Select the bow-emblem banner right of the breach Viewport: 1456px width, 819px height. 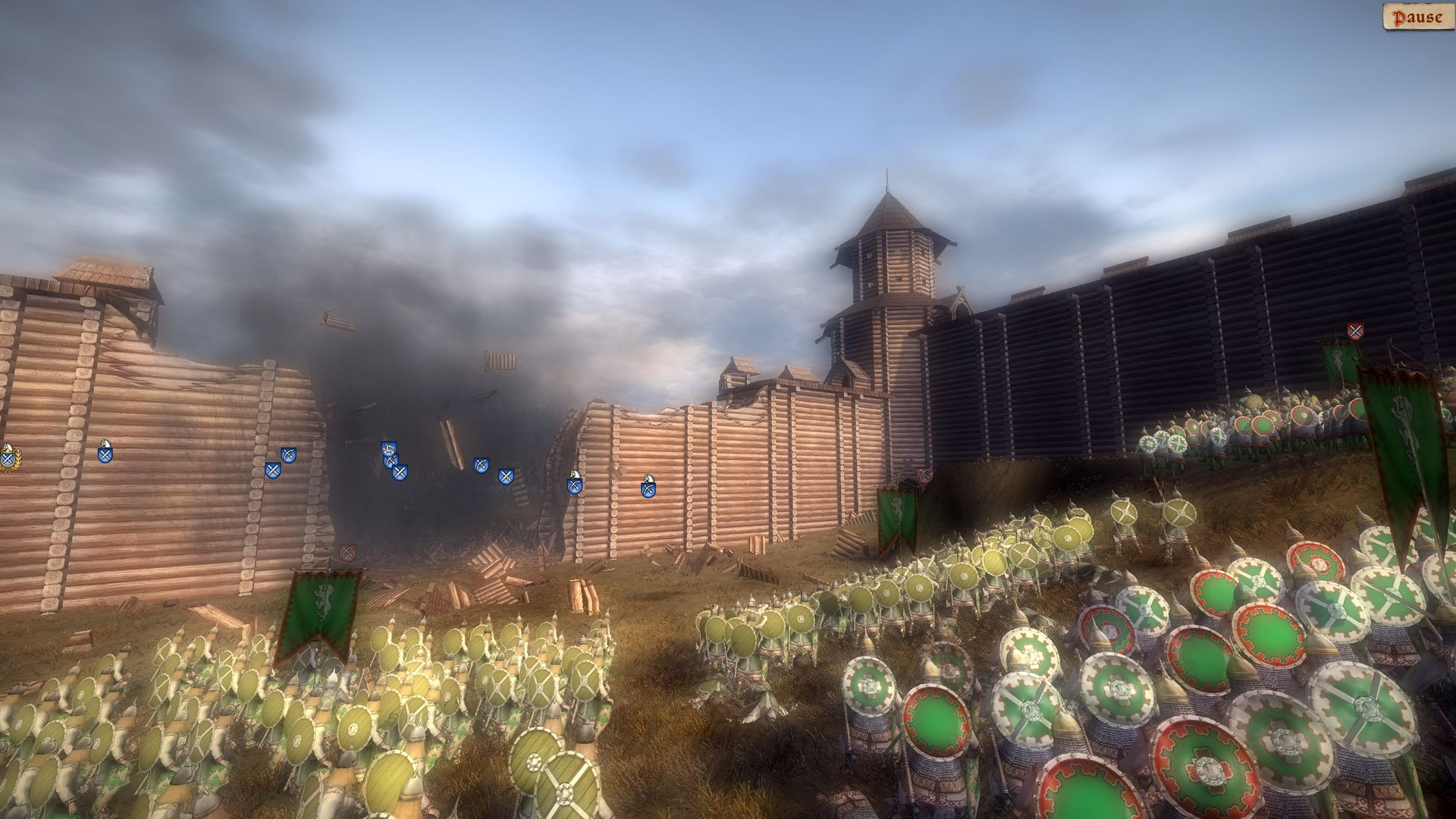click(x=481, y=463)
